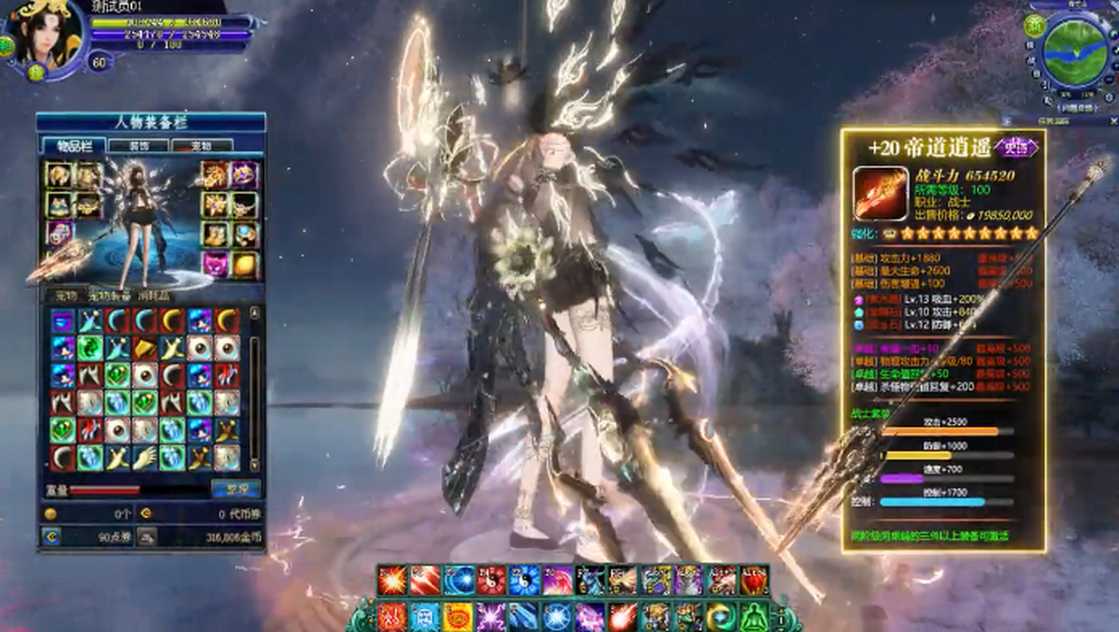Select the golden orb equipment slot
Screen dimensions: 1119x632
pos(244,264)
